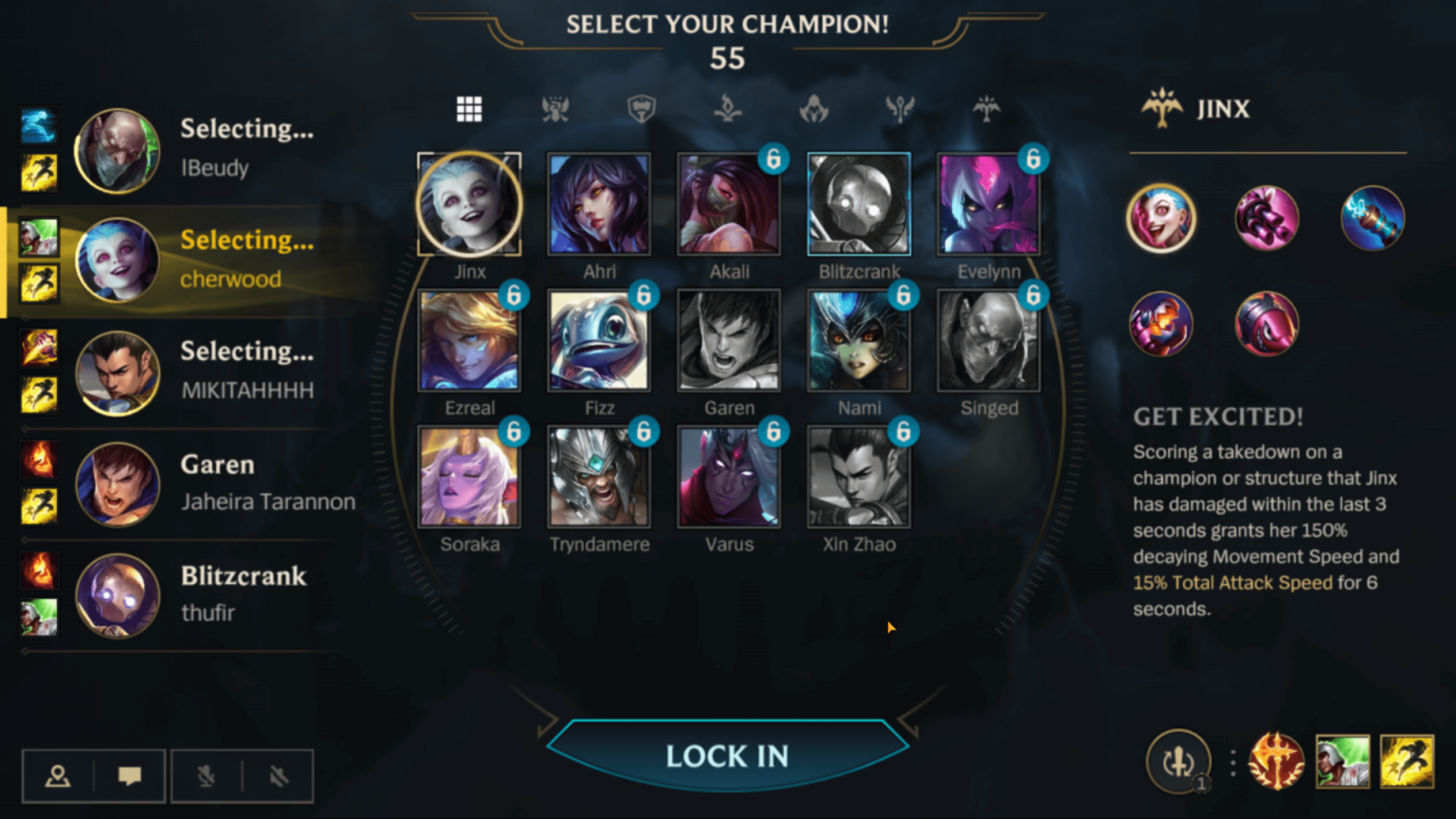This screenshot has width=1456, height=819.
Task: Toggle the deafen voice option
Action: click(278, 775)
